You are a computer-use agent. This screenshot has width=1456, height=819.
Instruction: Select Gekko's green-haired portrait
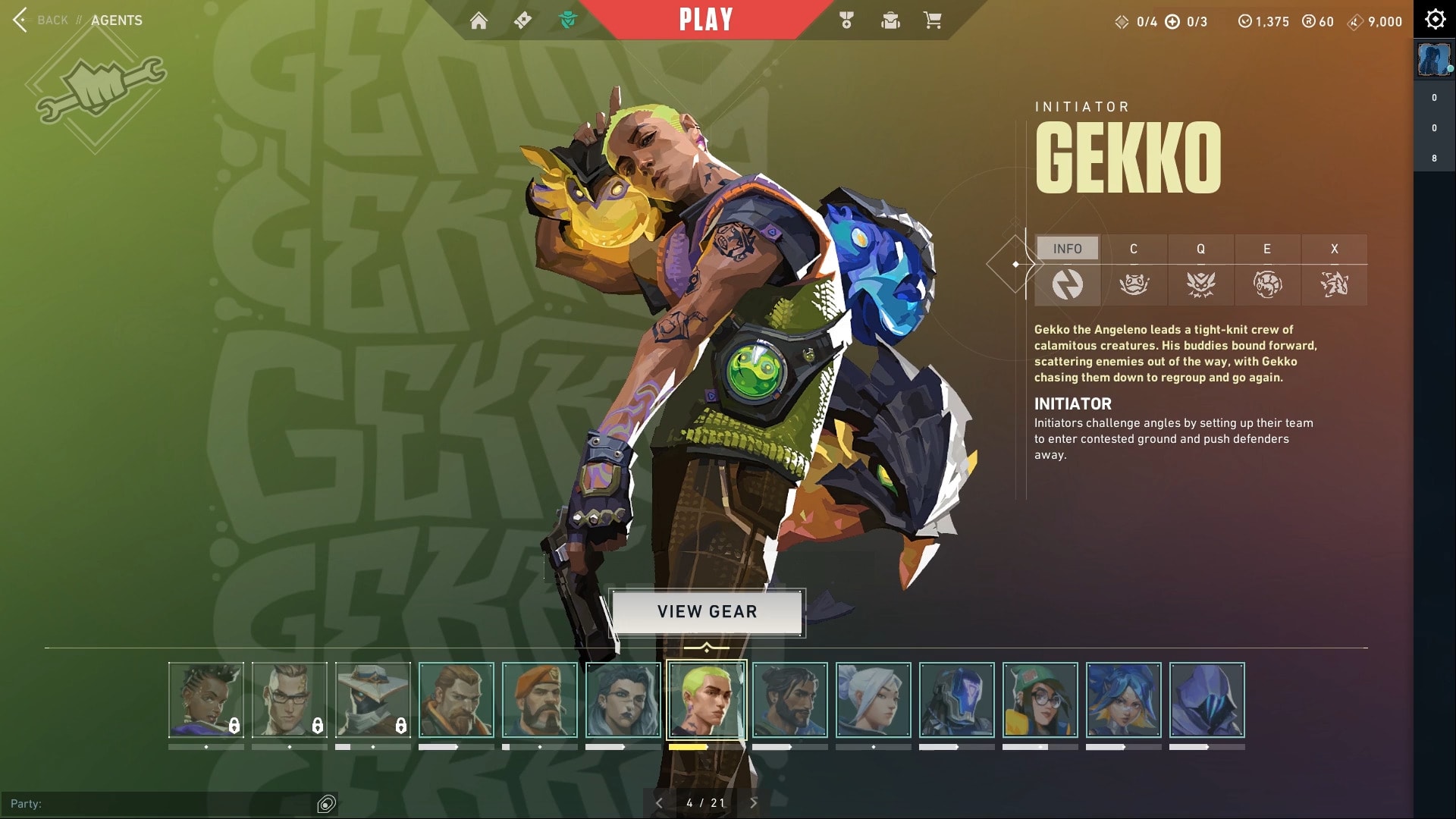coord(707,700)
